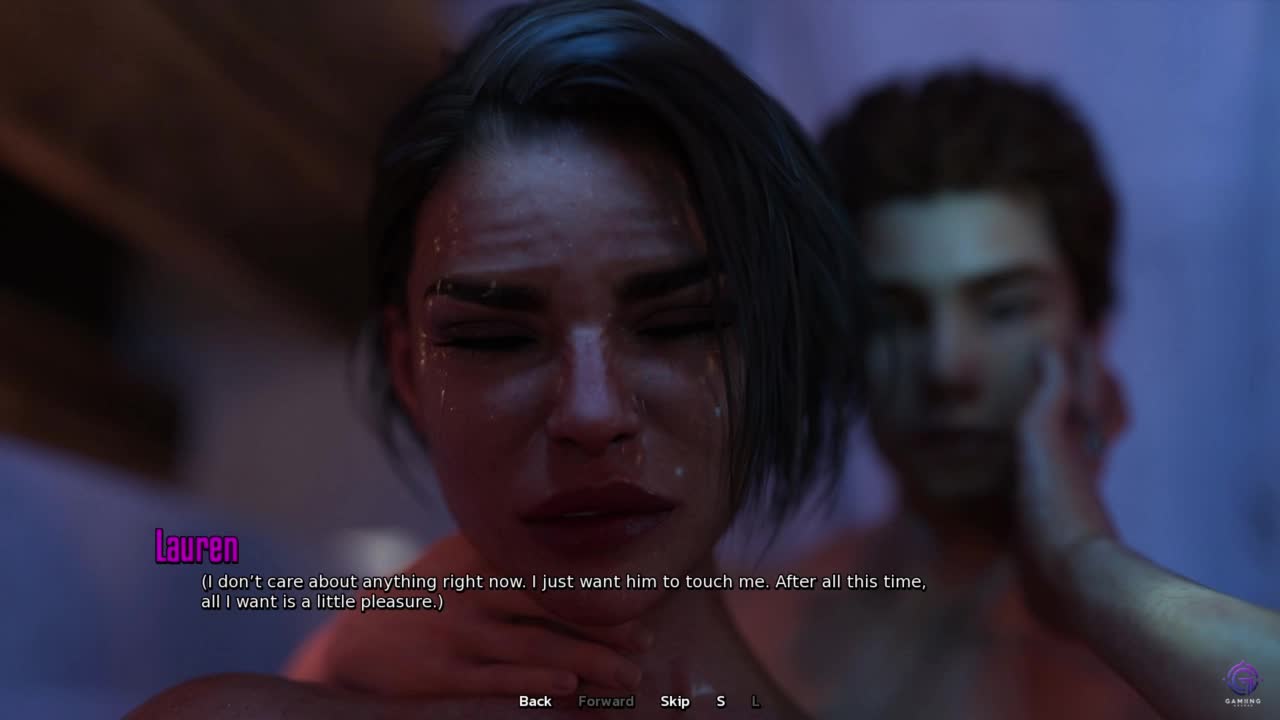Screen dimensions: 1280x720
Task: Click the L quick load button
Action: (x=756, y=701)
